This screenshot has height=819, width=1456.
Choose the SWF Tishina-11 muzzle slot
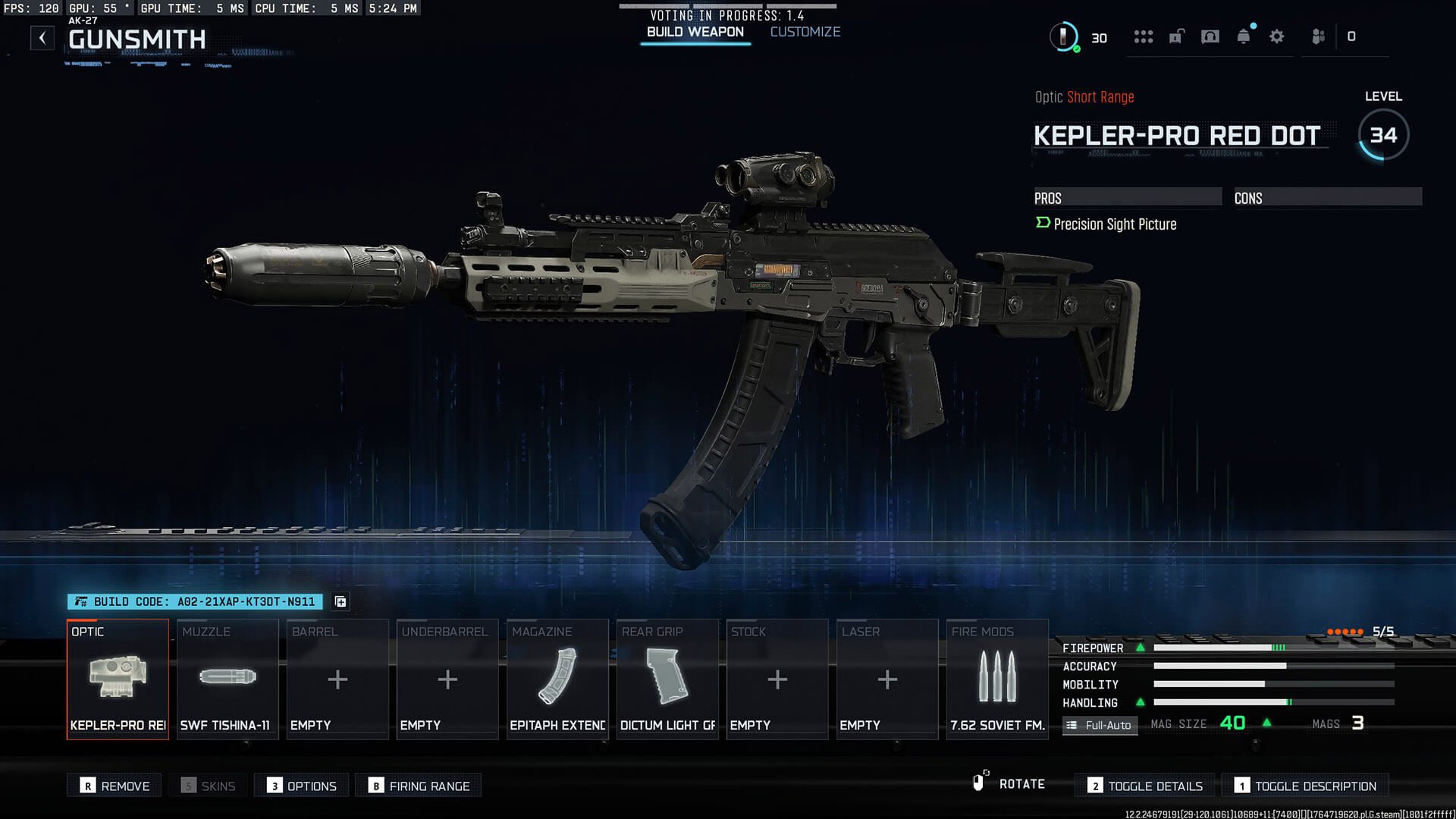227,679
